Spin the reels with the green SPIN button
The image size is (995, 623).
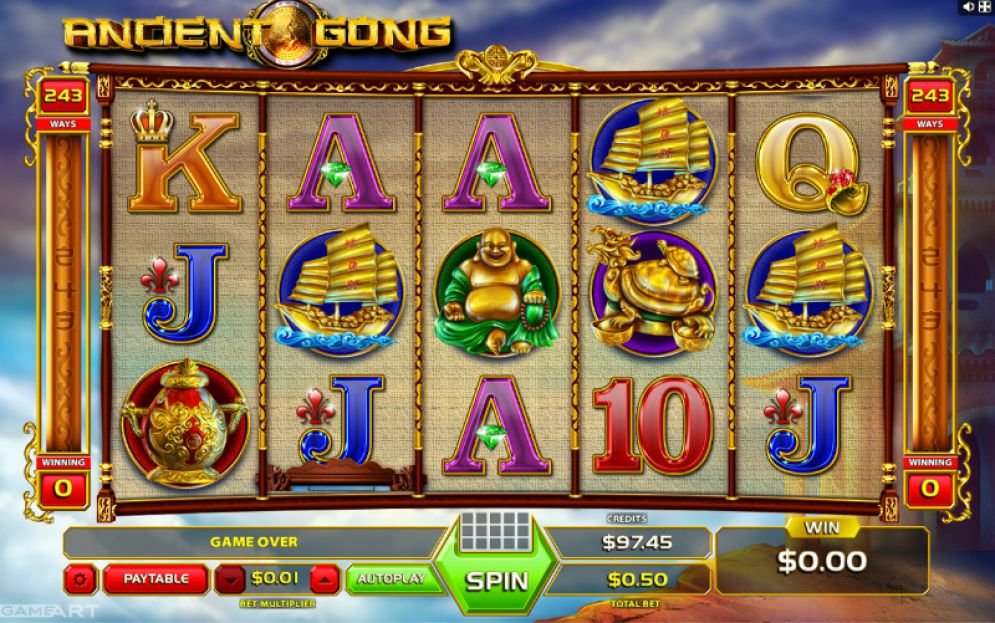pos(497,579)
